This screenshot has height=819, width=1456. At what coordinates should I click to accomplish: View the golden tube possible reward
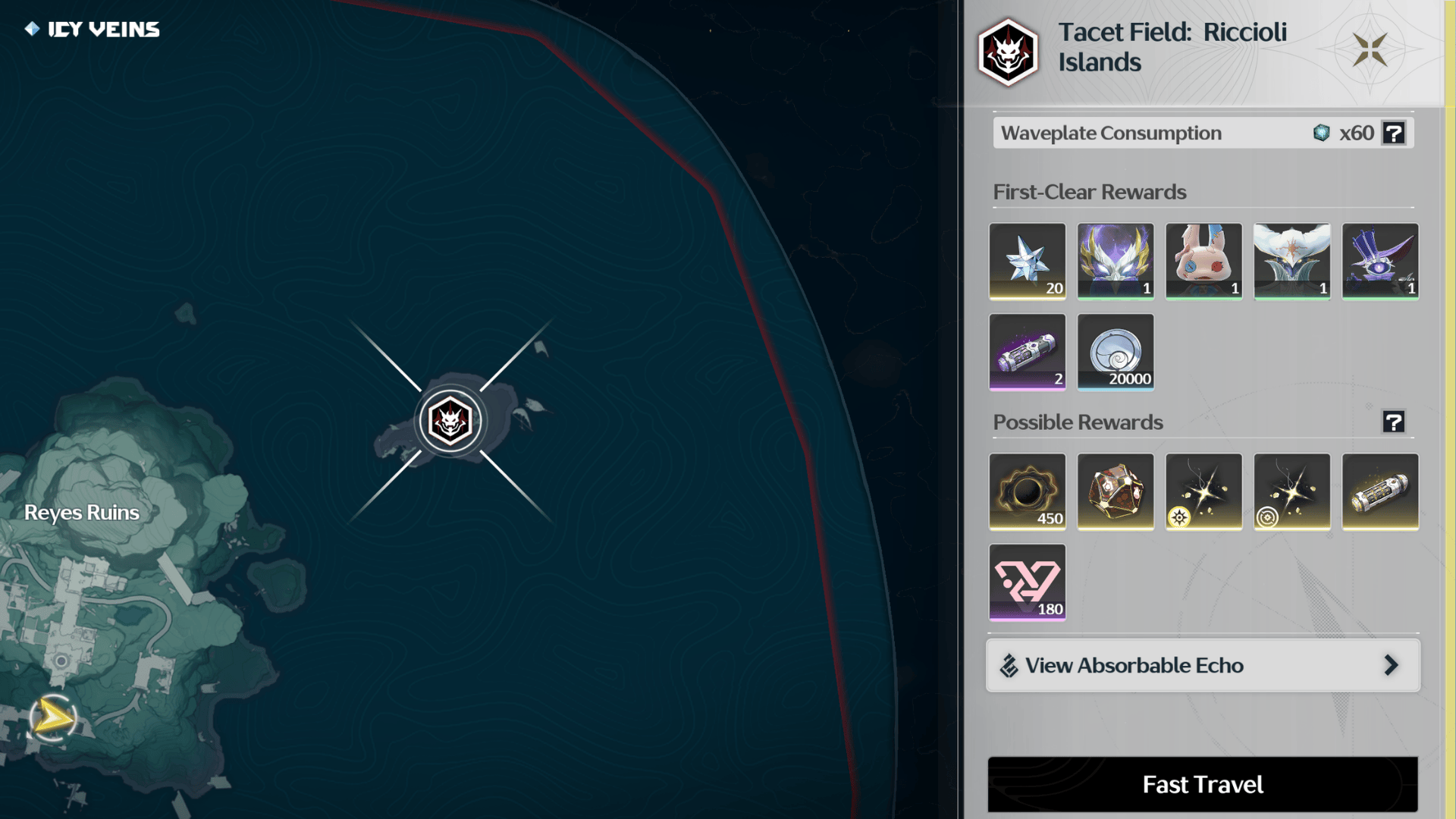pos(1379,491)
